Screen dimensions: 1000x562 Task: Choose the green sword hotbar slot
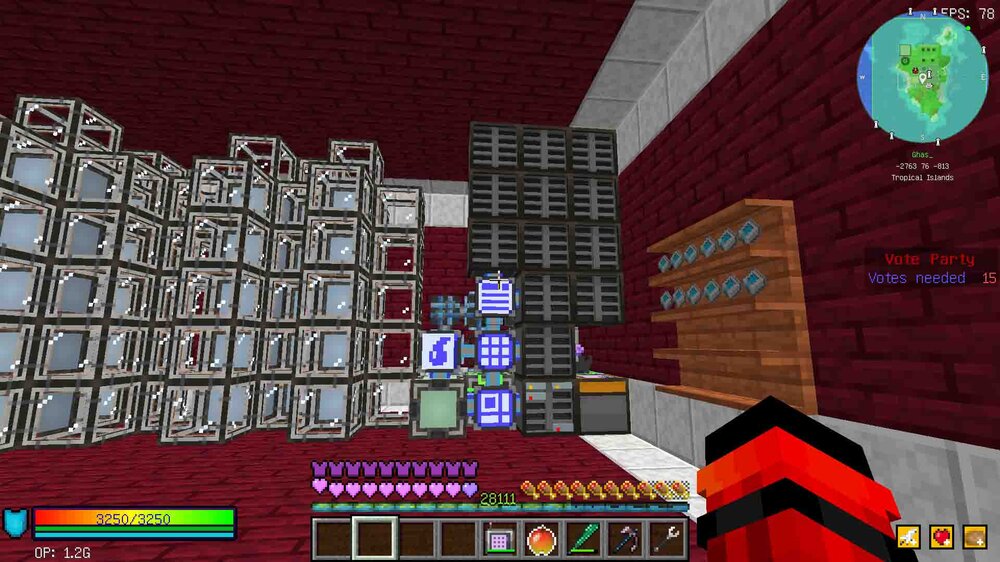pyautogui.click(x=583, y=540)
